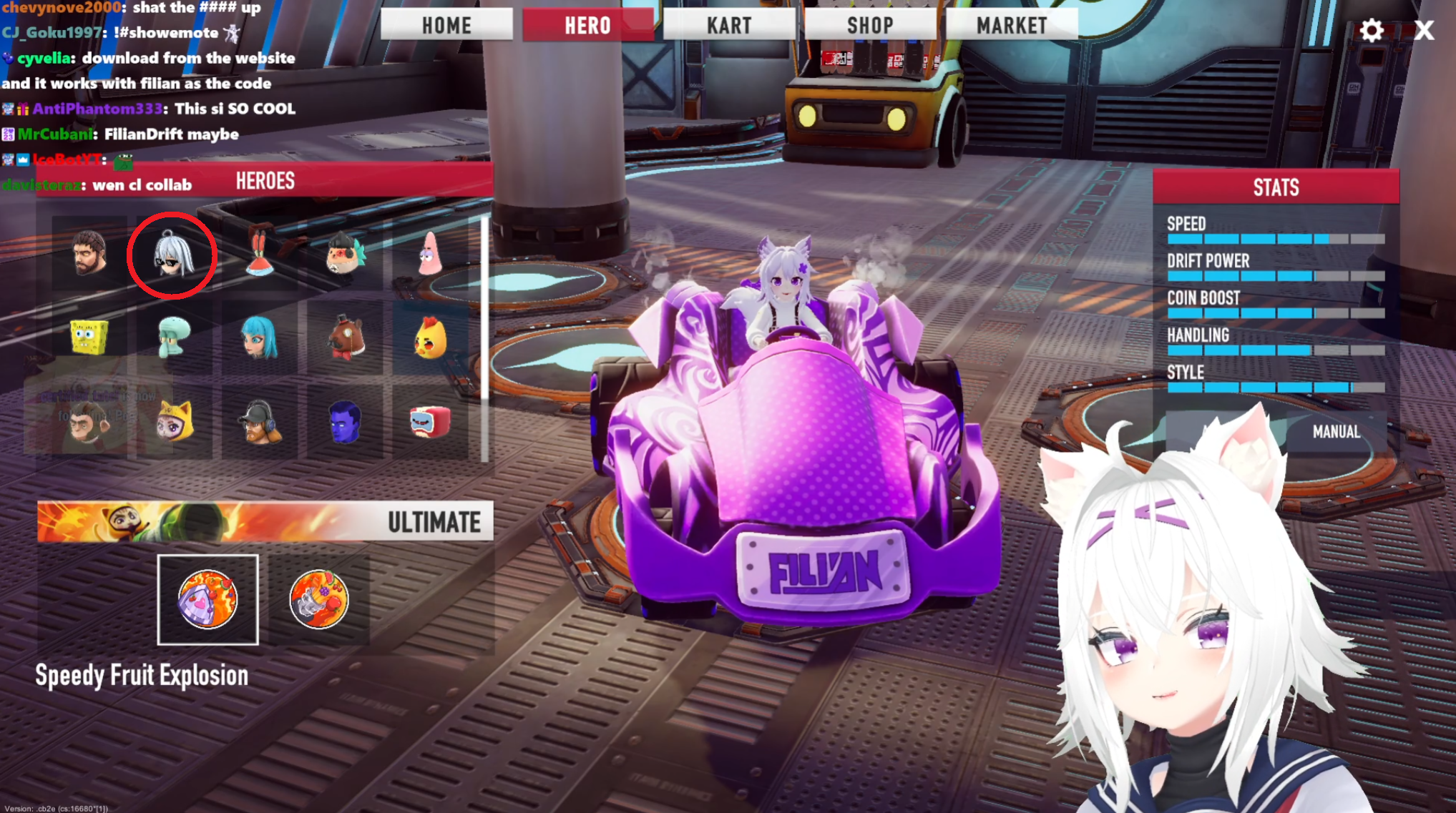Pick the yellow cat-hood girl hero

(174, 421)
